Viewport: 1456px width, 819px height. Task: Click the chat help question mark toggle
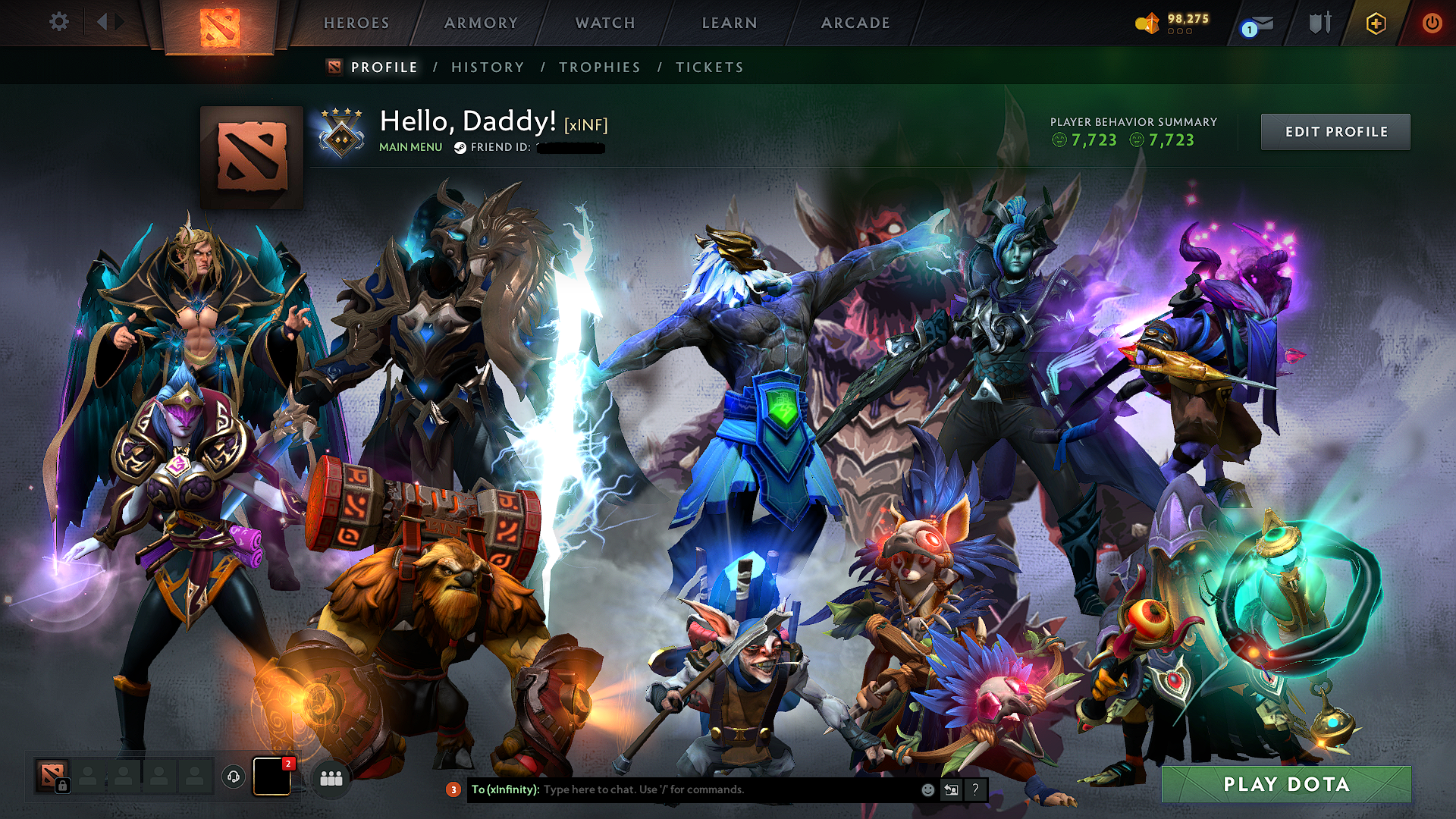[x=975, y=789]
